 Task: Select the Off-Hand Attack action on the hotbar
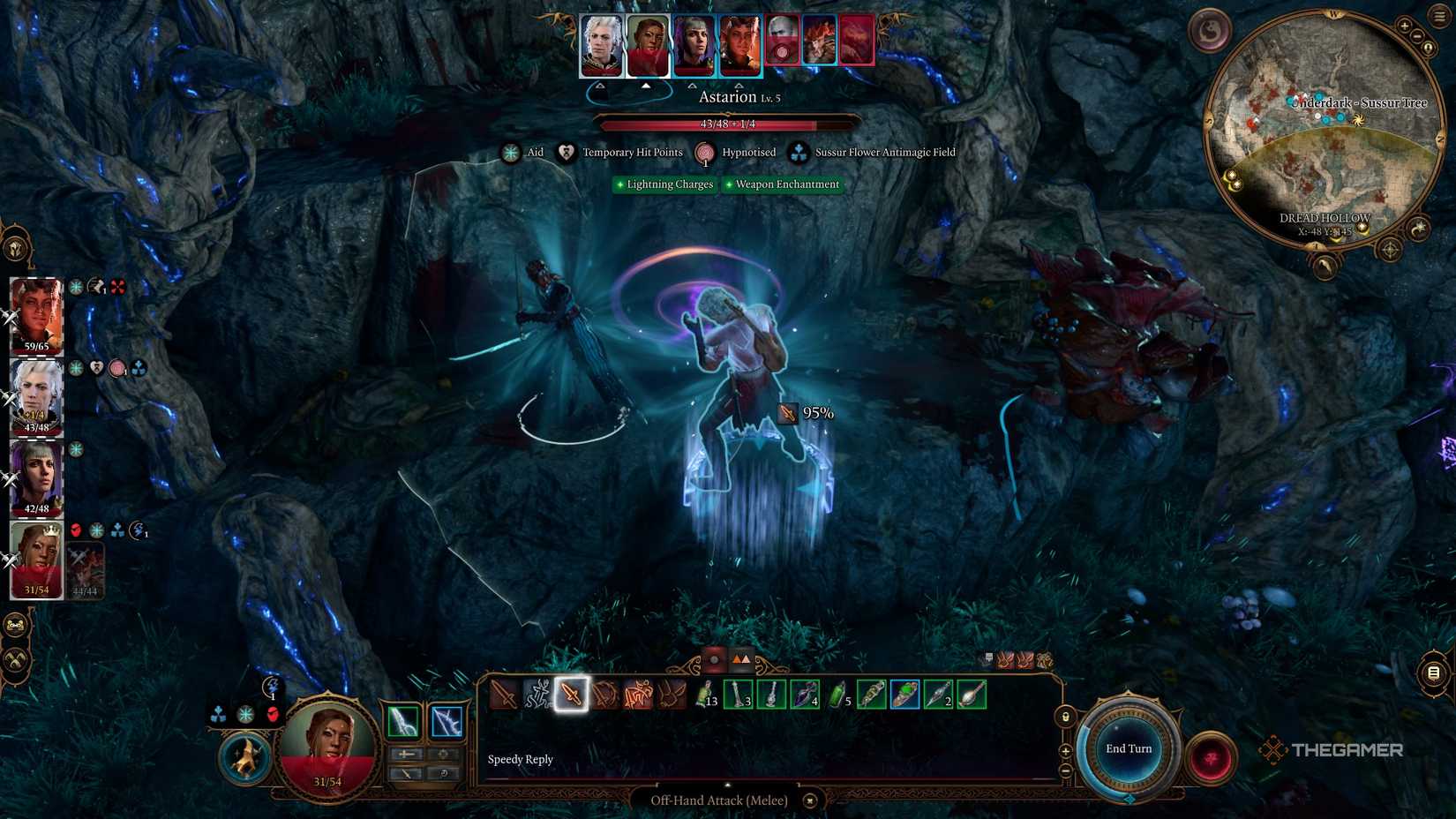point(572,696)
